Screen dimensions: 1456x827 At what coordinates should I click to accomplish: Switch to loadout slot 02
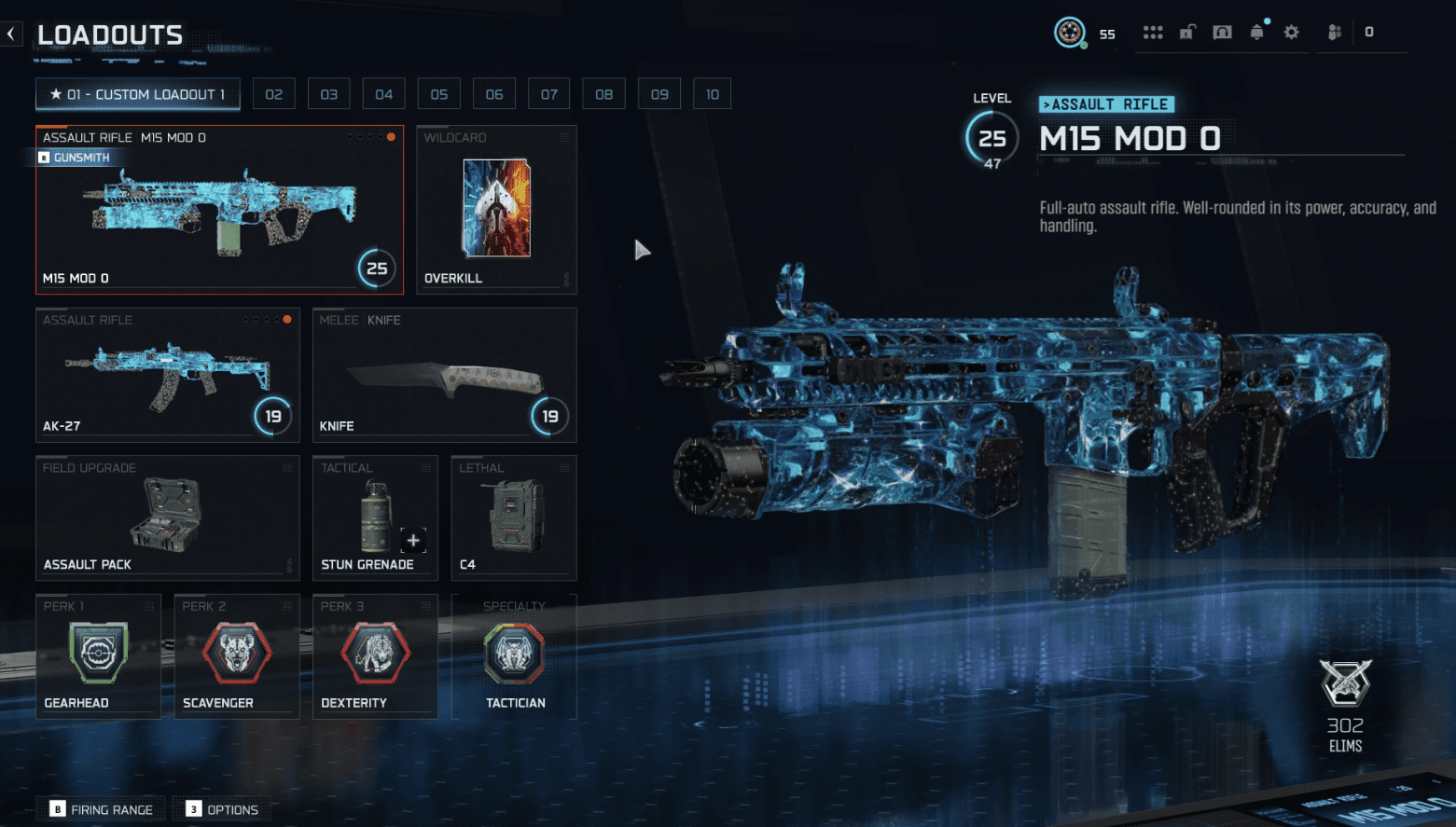[273, 94]
